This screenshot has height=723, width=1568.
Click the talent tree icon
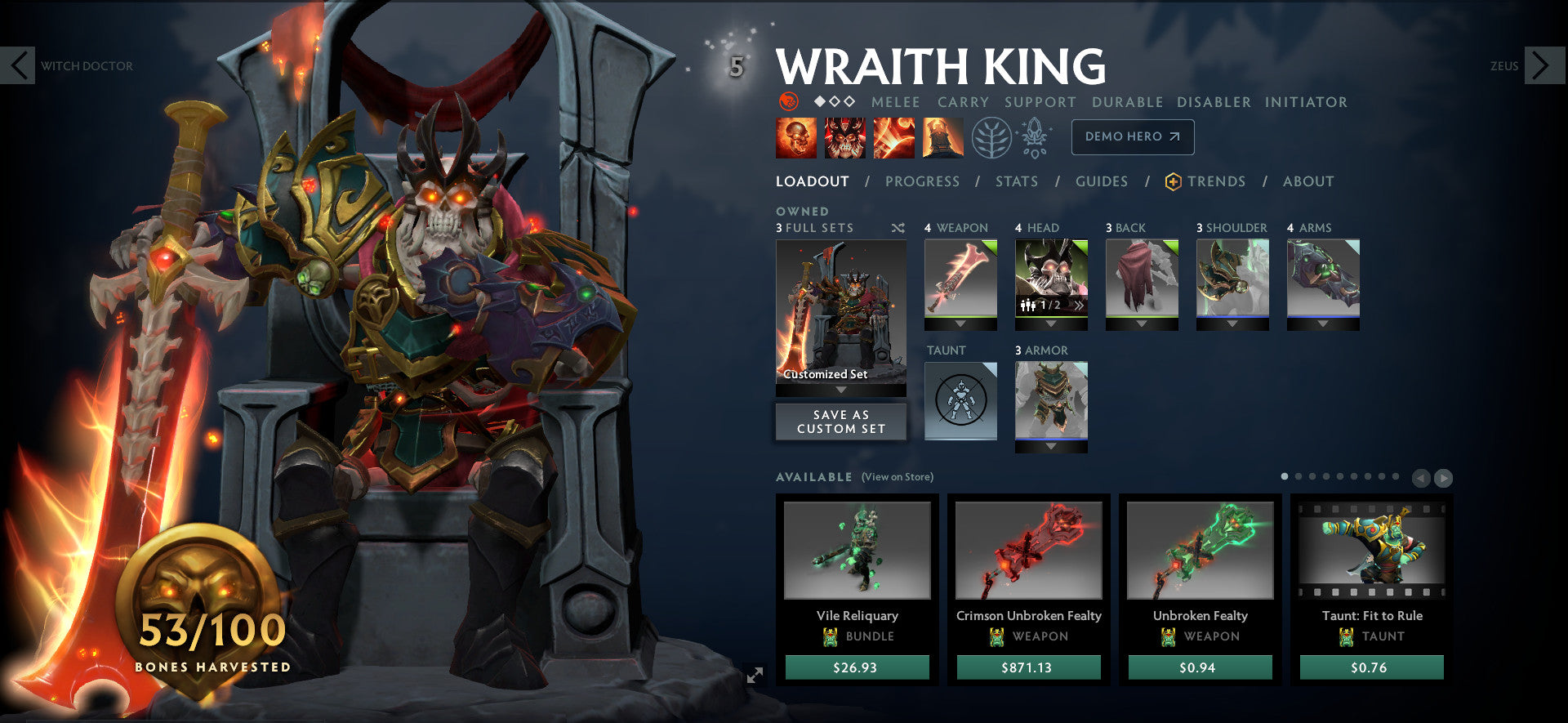pos(991,137)
